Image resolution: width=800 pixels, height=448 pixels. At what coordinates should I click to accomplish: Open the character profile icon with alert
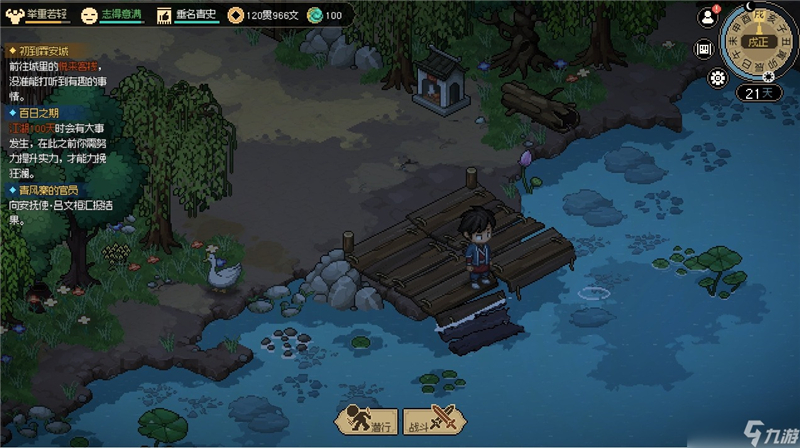point(708,17)
